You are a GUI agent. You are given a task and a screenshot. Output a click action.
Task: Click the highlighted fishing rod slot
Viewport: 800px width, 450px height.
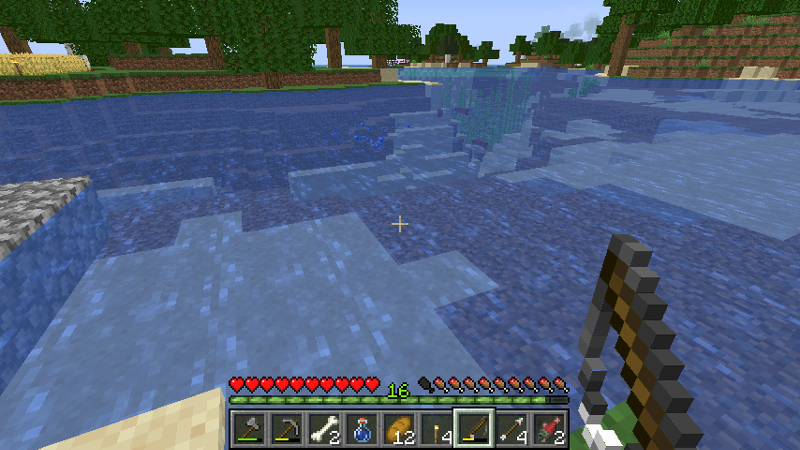coord(472,429)
